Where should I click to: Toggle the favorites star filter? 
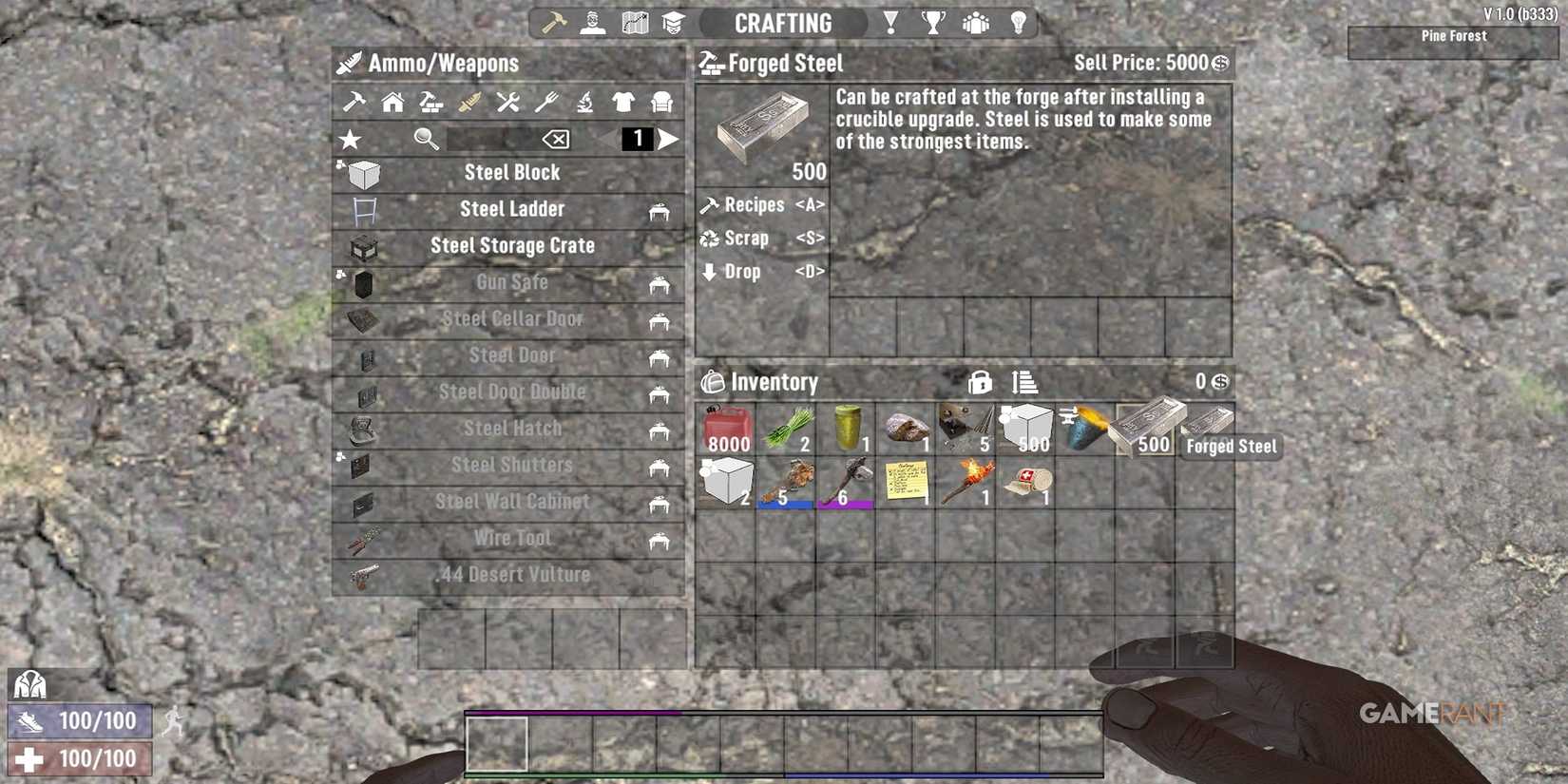[x=350, y=139]
